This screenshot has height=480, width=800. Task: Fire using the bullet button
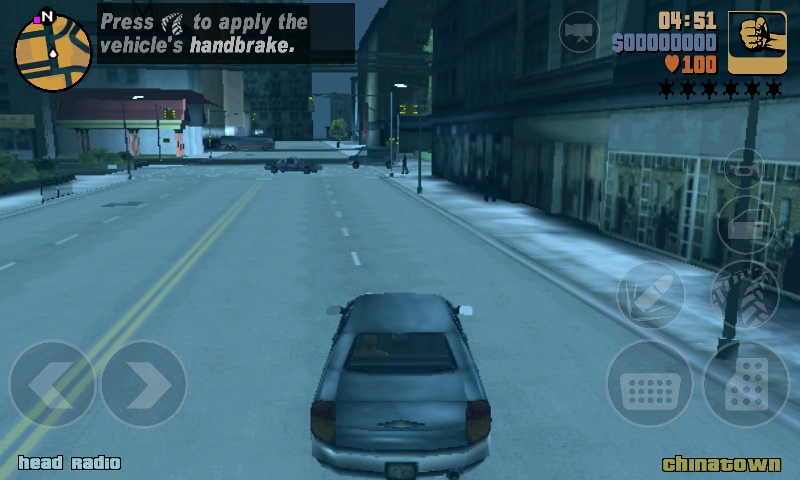[650, 296]
